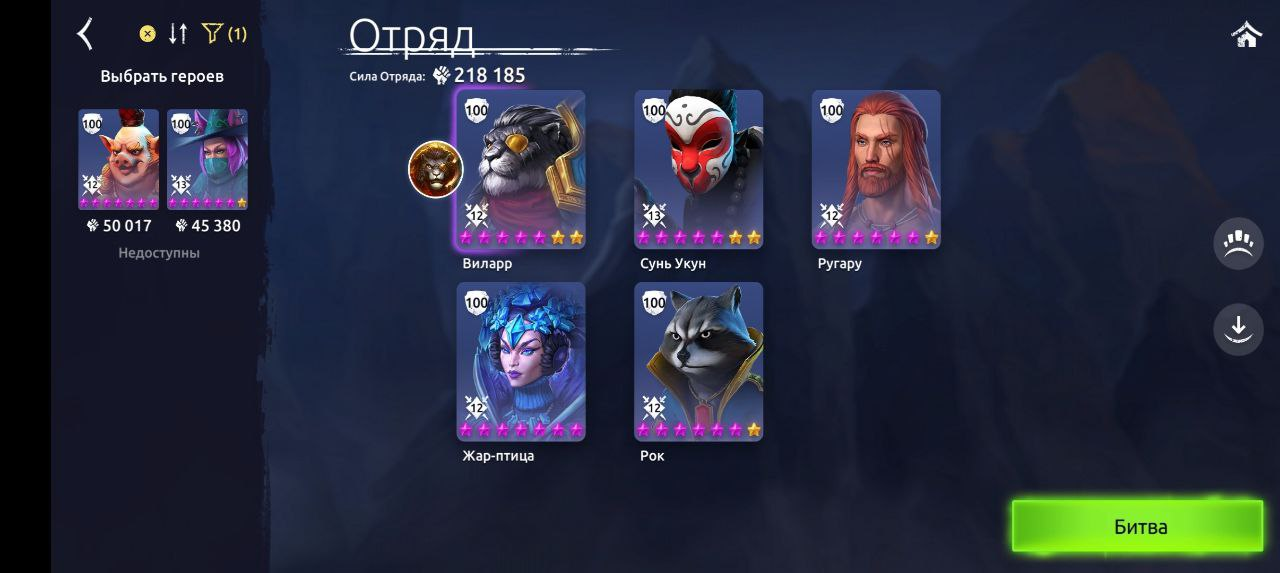Select the Виларр hero card

521,169
